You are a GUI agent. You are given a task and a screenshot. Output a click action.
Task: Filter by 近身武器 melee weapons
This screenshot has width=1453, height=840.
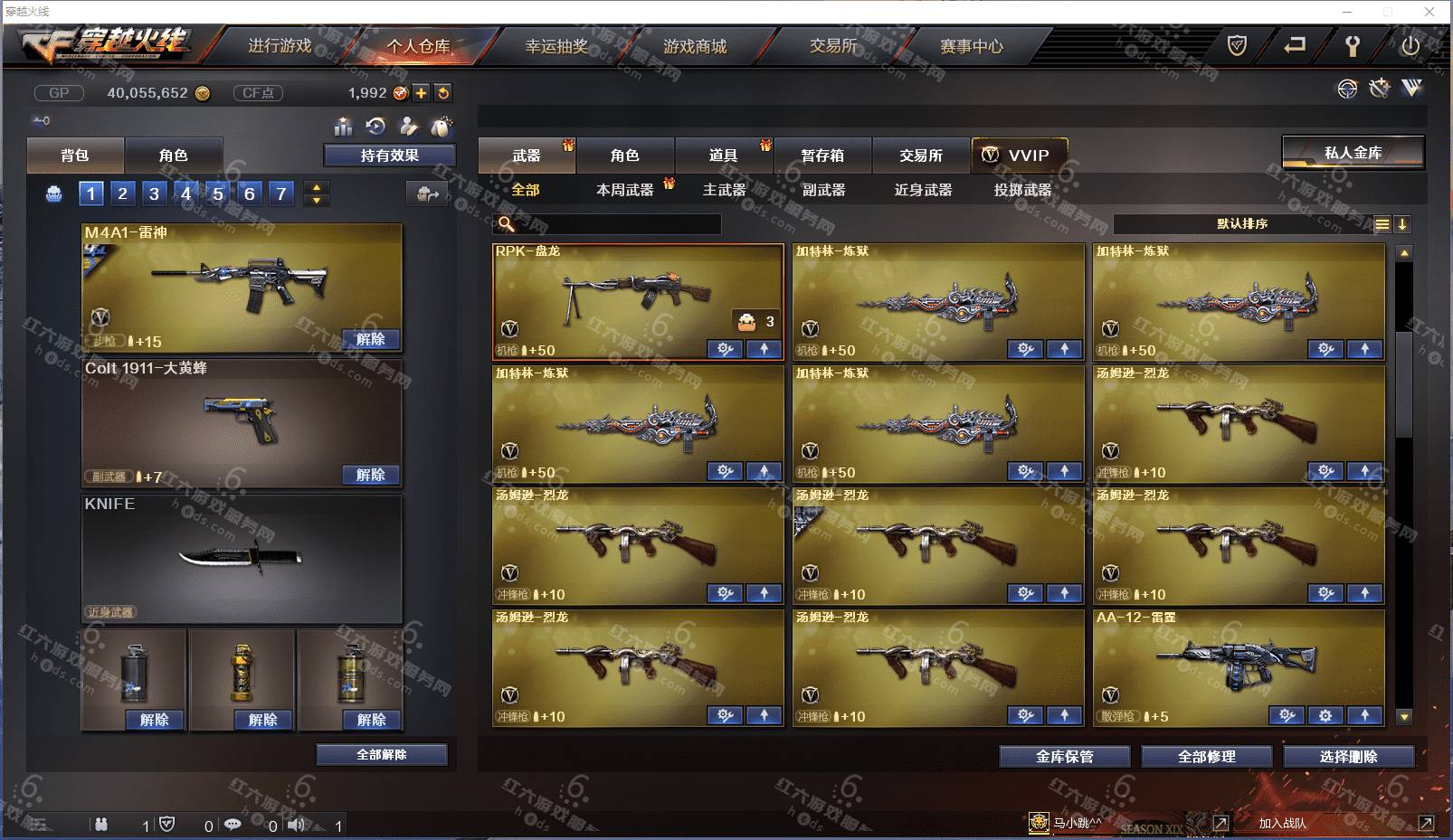pyautogui.click(x=923, y=190)
